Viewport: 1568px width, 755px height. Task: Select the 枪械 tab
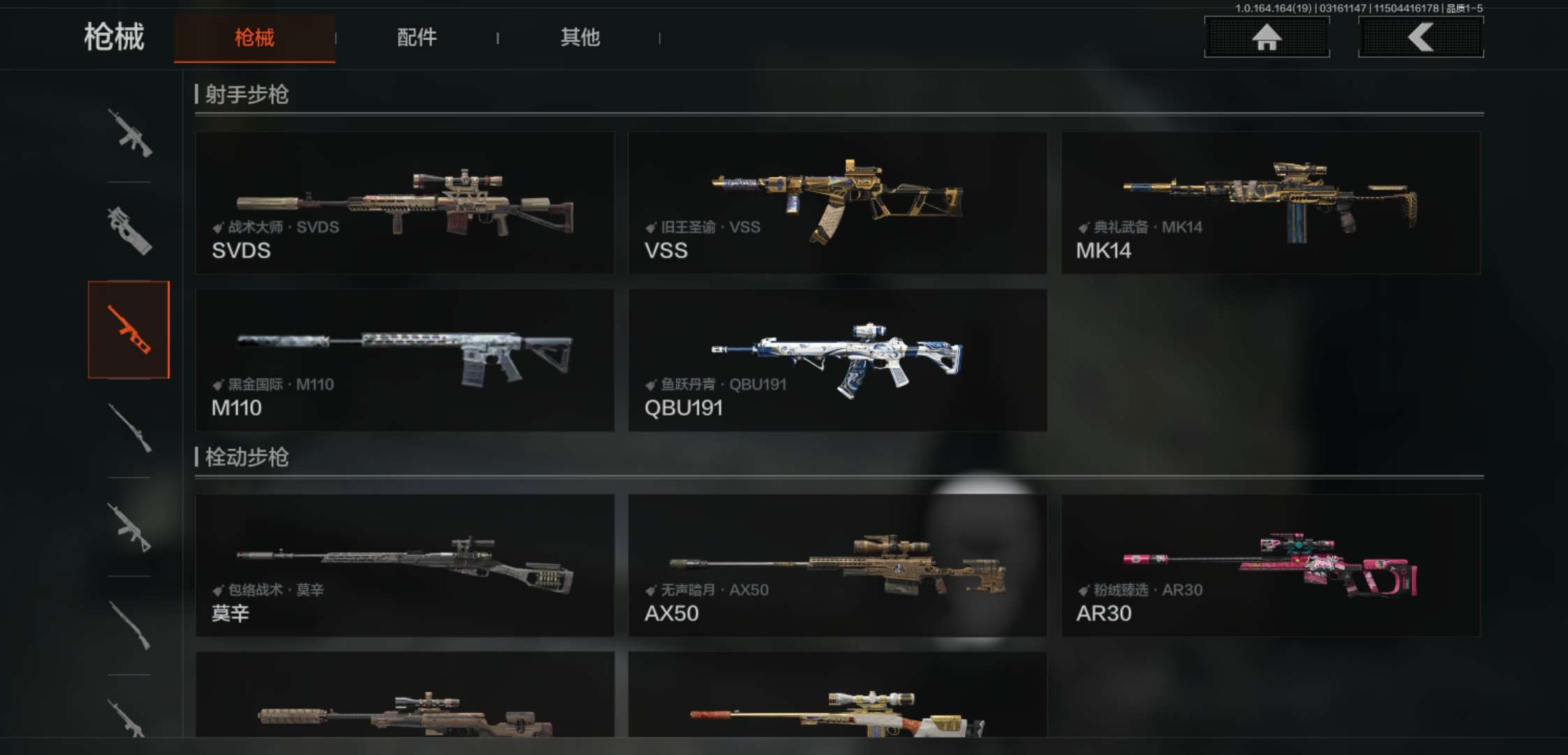(x=254, y=38)
